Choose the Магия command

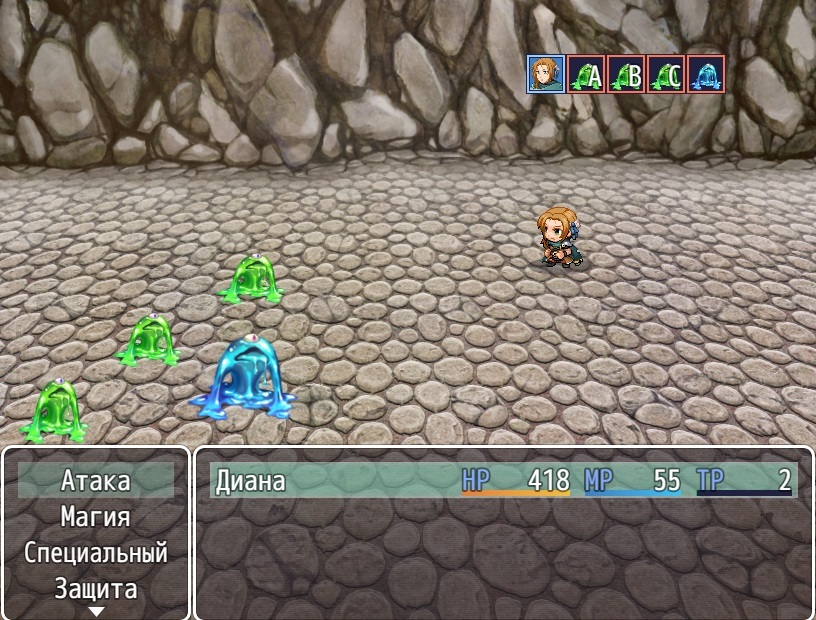pos(96,517)
